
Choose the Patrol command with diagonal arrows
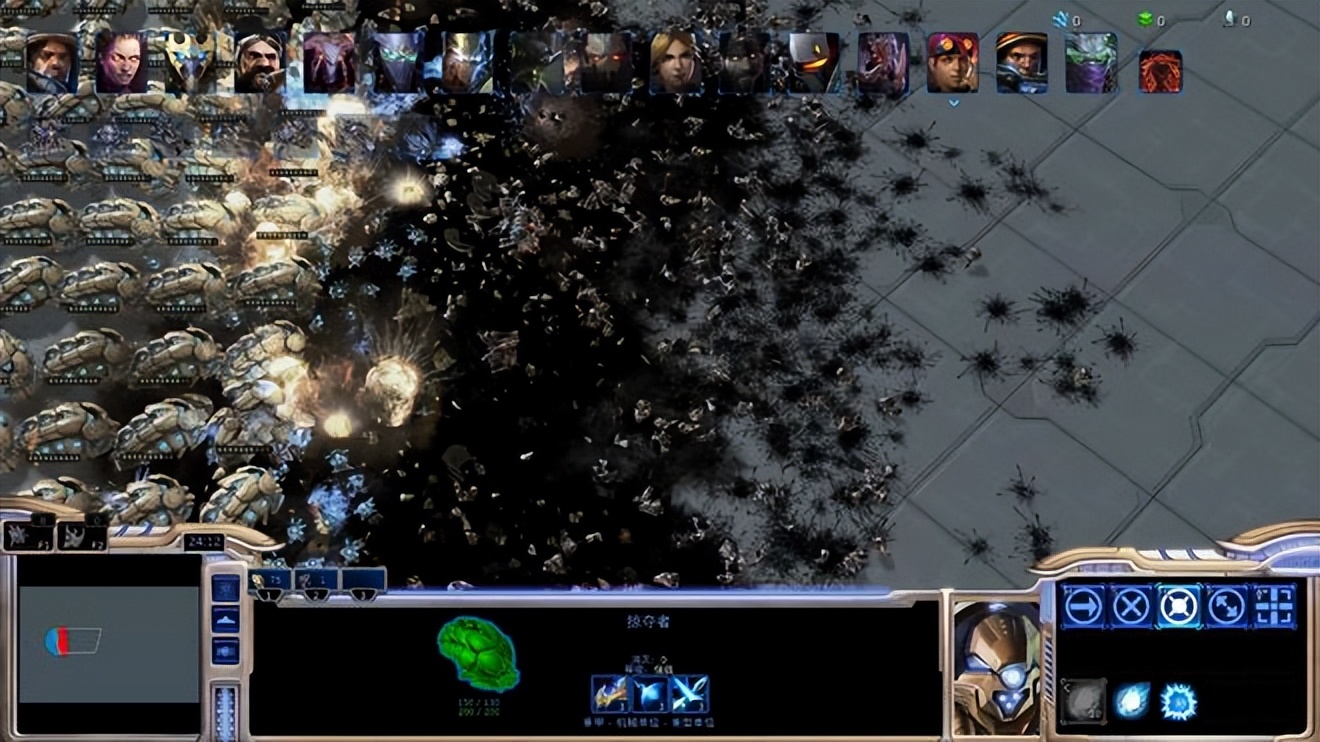pyautogui.click(x=1227, y=606)
